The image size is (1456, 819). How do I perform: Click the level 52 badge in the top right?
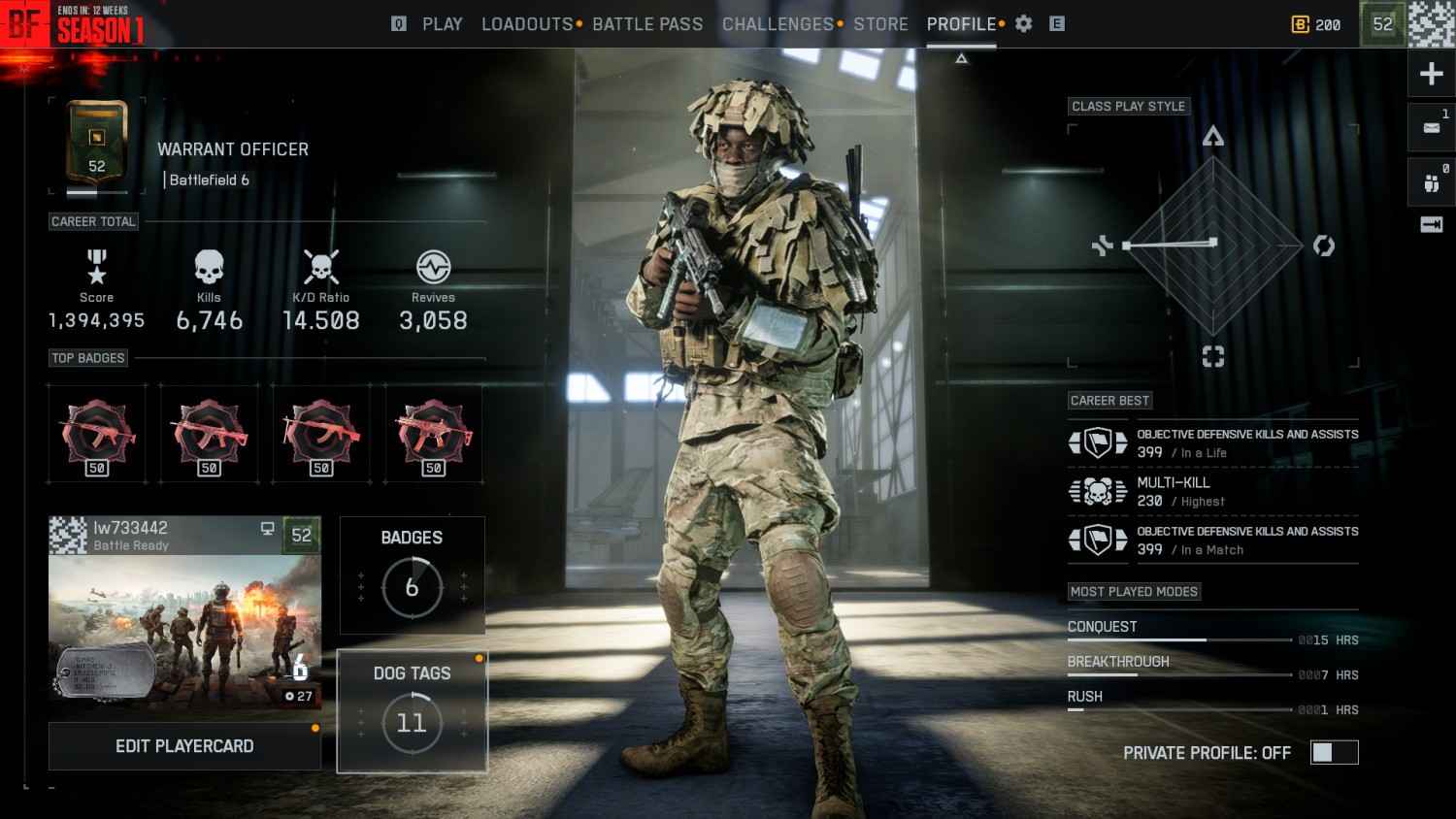(1380, 24)
